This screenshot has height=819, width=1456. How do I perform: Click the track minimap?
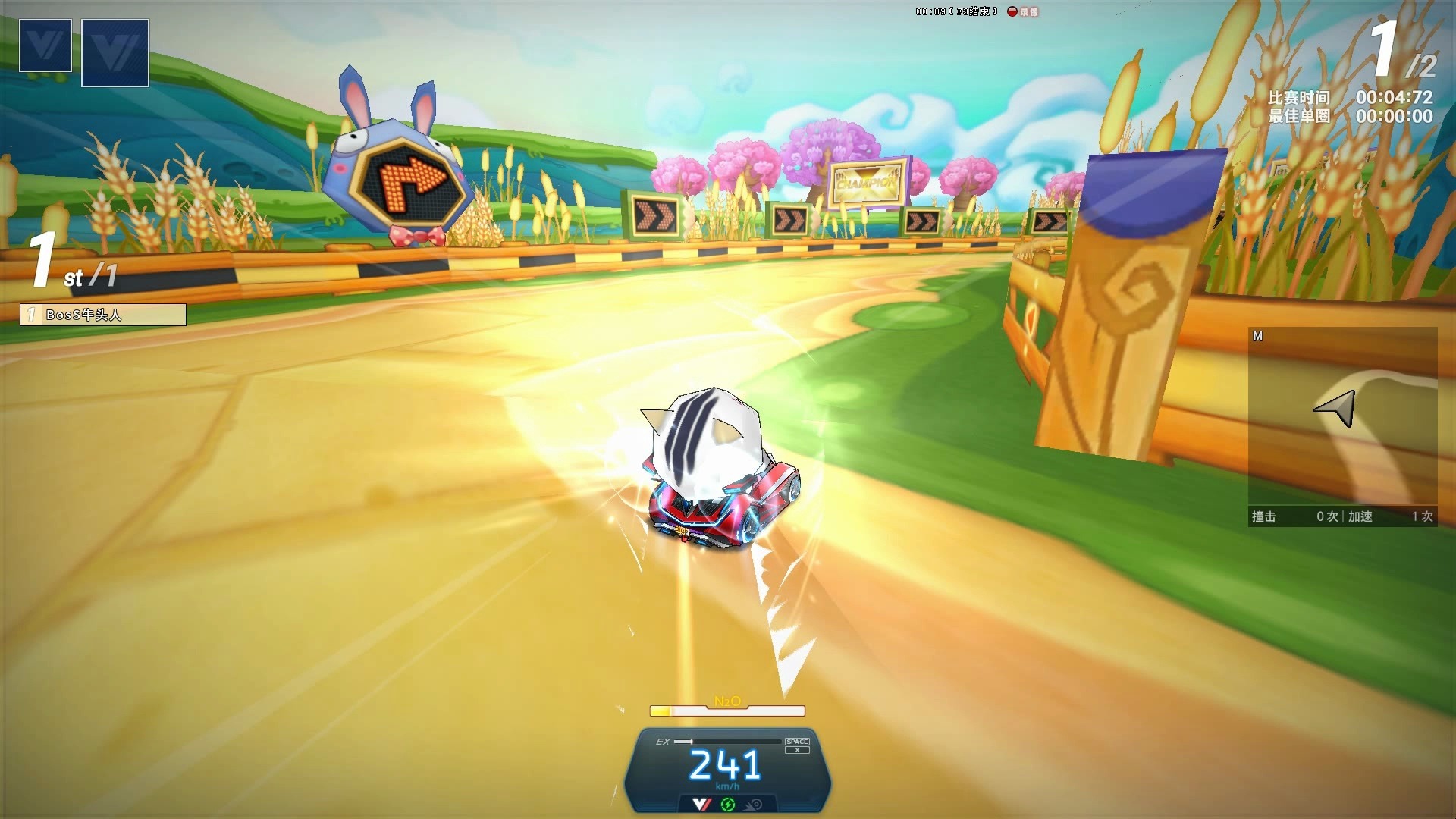point(1342,417)
